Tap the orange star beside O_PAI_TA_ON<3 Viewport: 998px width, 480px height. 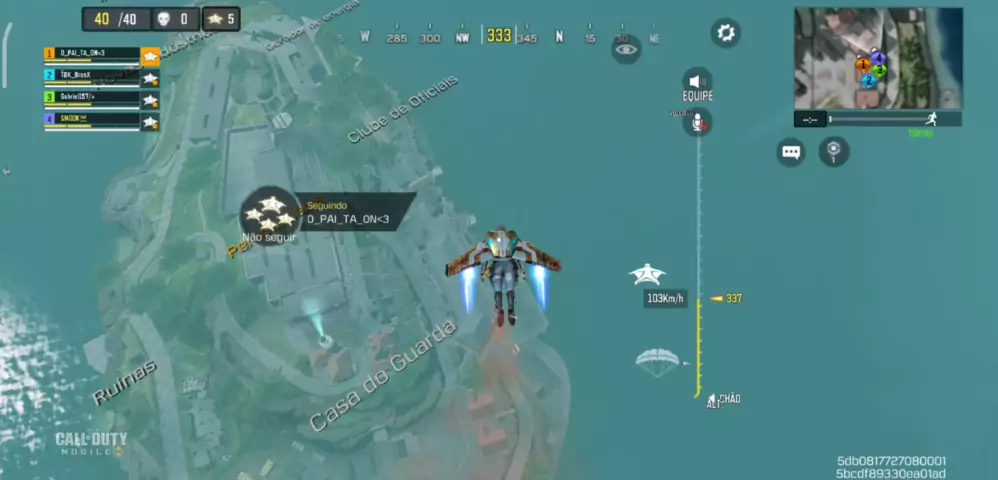pyautogui.click(x=150, y=56)
